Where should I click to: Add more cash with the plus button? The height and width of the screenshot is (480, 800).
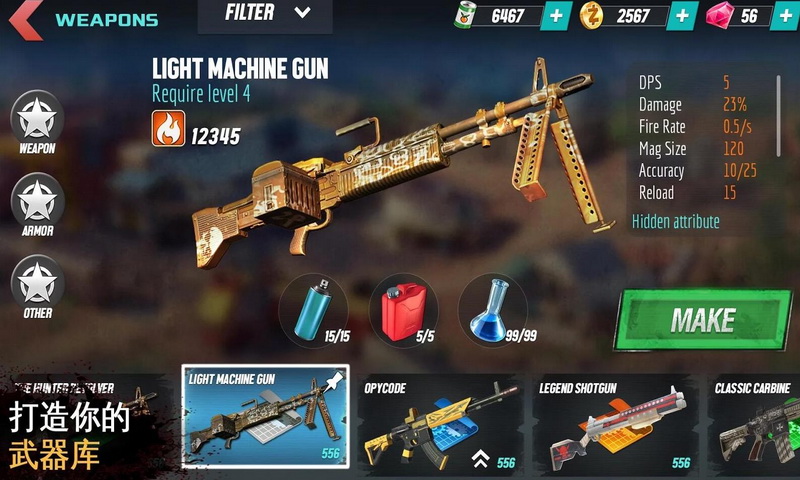coord(556,16)
